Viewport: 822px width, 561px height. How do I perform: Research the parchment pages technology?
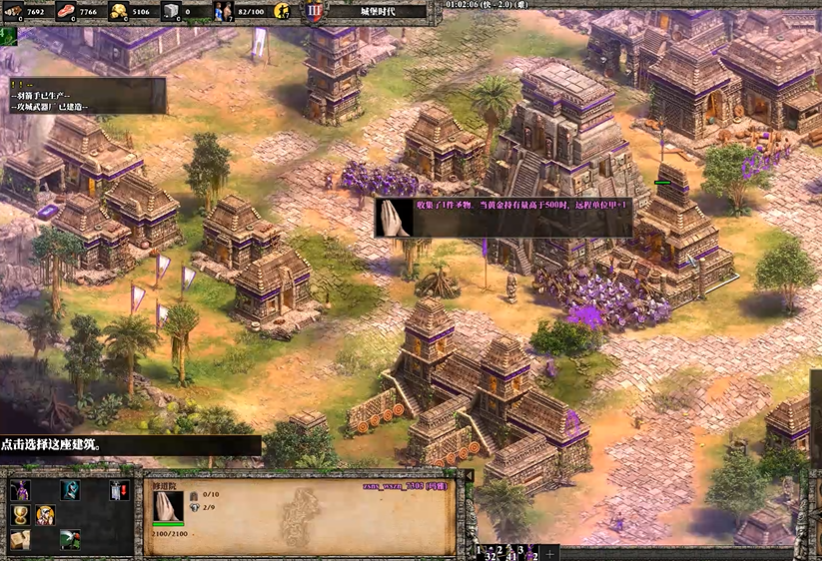click(20, 540)
